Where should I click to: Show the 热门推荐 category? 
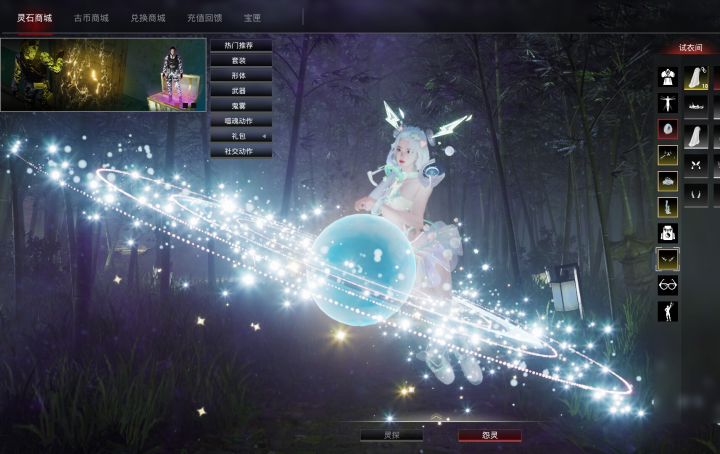240,46
